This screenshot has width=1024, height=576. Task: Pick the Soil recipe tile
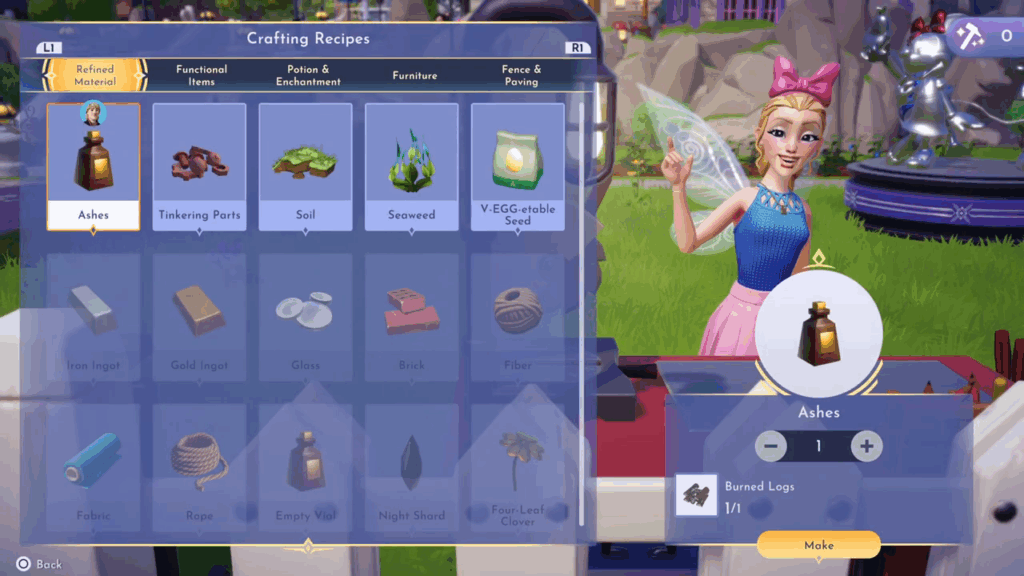pyautogui.click(x=305, y=166)
